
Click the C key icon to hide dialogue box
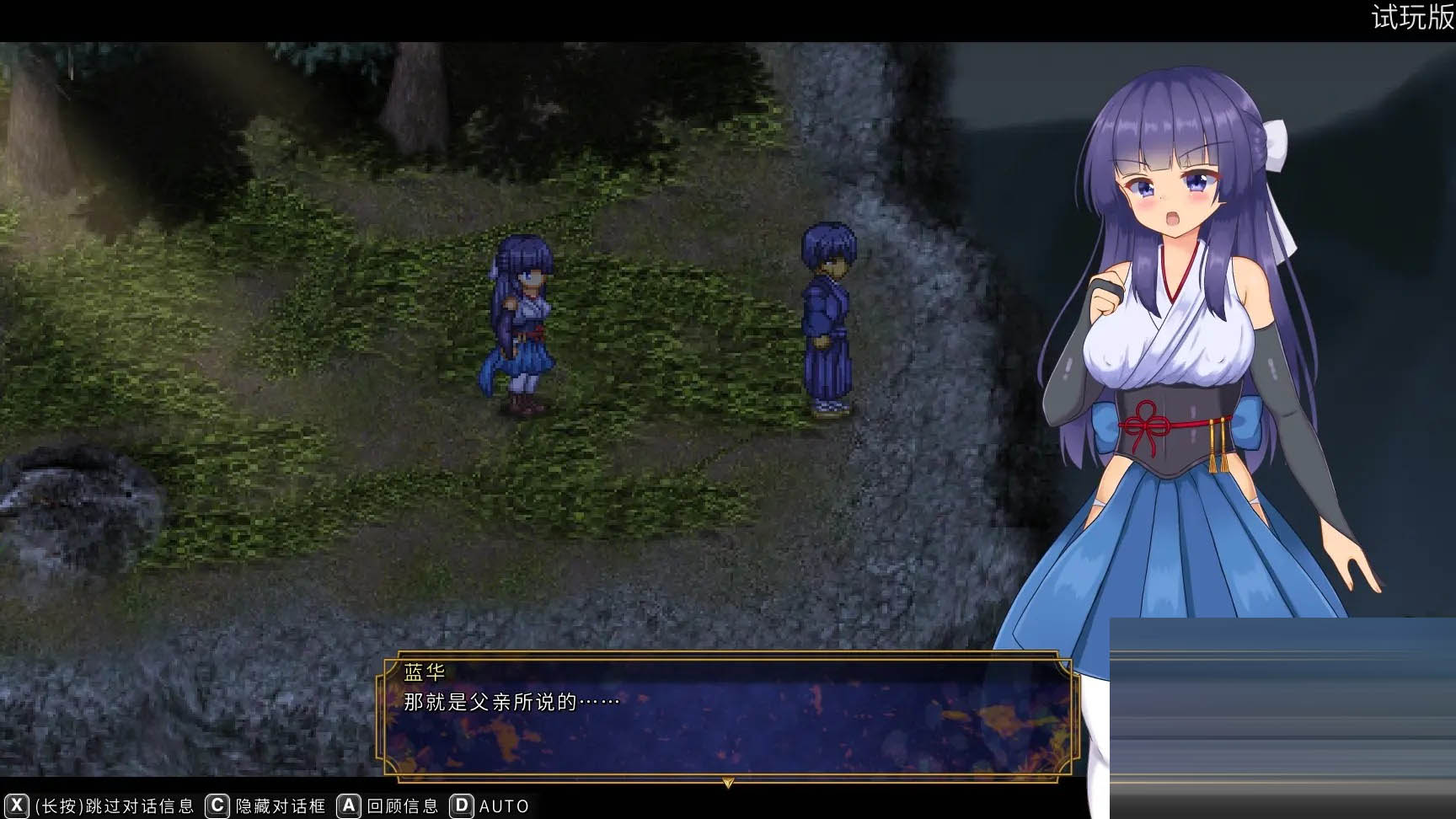coord(217,806)
